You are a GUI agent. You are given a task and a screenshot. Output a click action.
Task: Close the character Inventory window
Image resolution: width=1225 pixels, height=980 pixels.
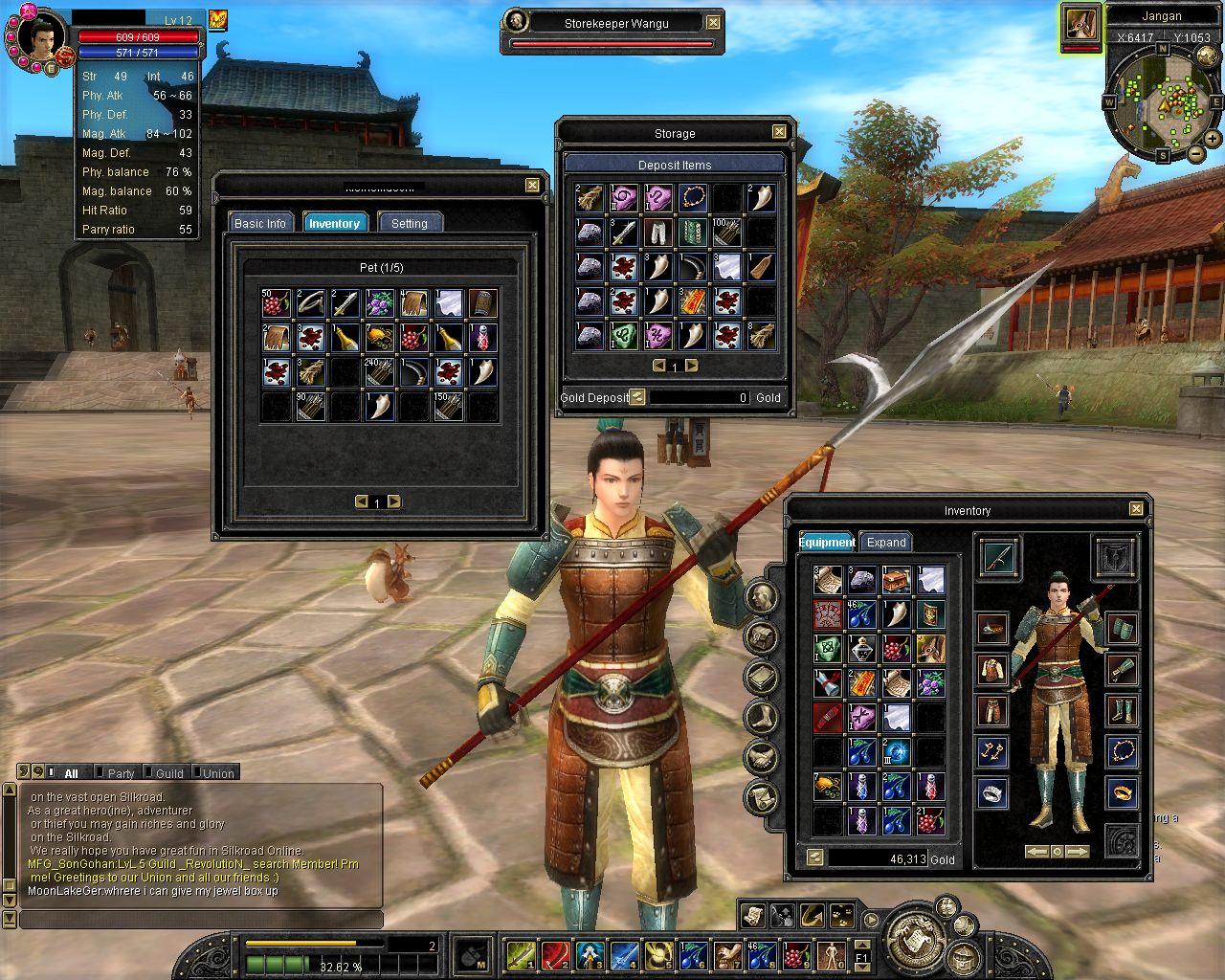[1136, 509]
